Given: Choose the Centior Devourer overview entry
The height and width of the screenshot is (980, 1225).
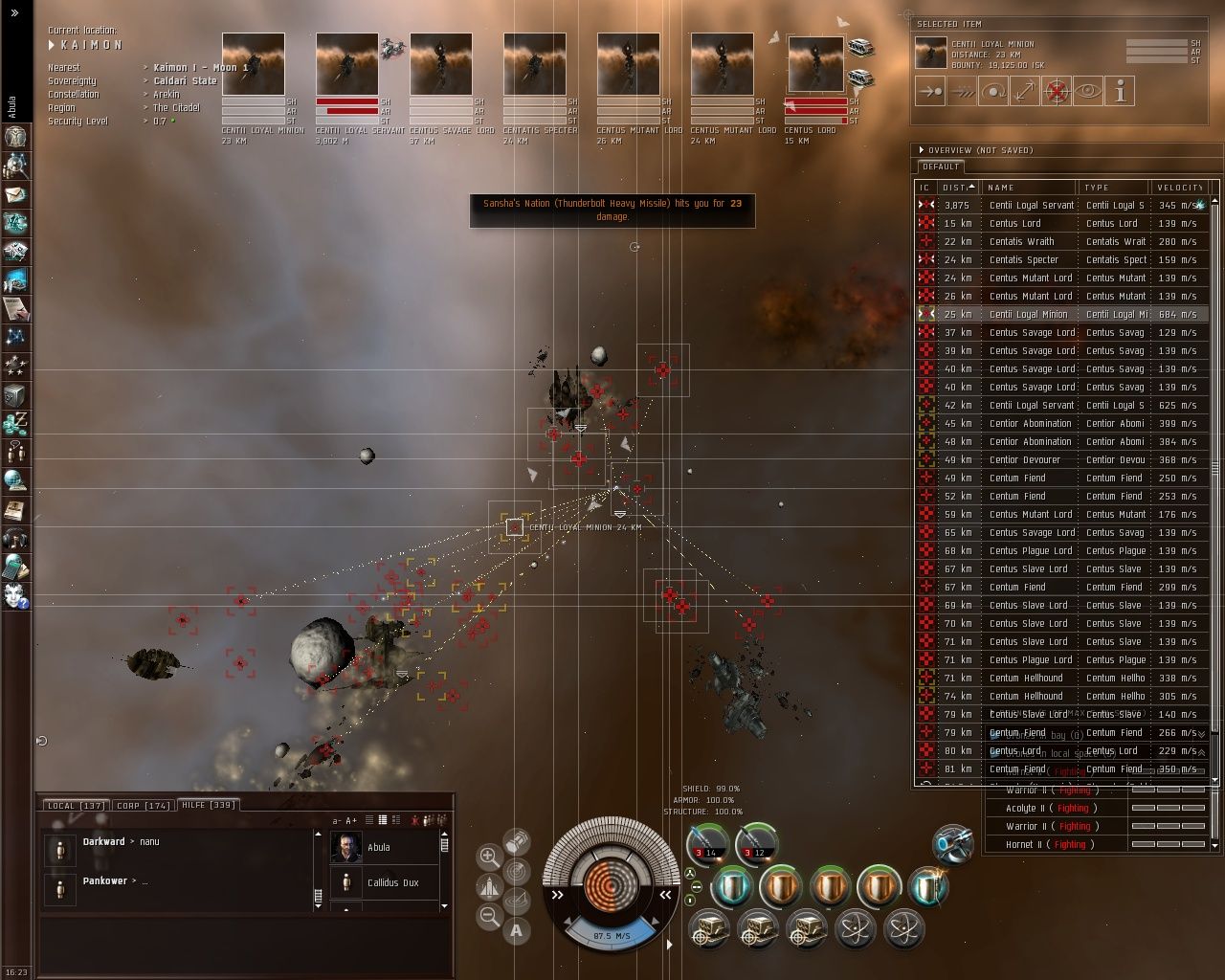Looking at the screenshot, I should coord(1024,460).
